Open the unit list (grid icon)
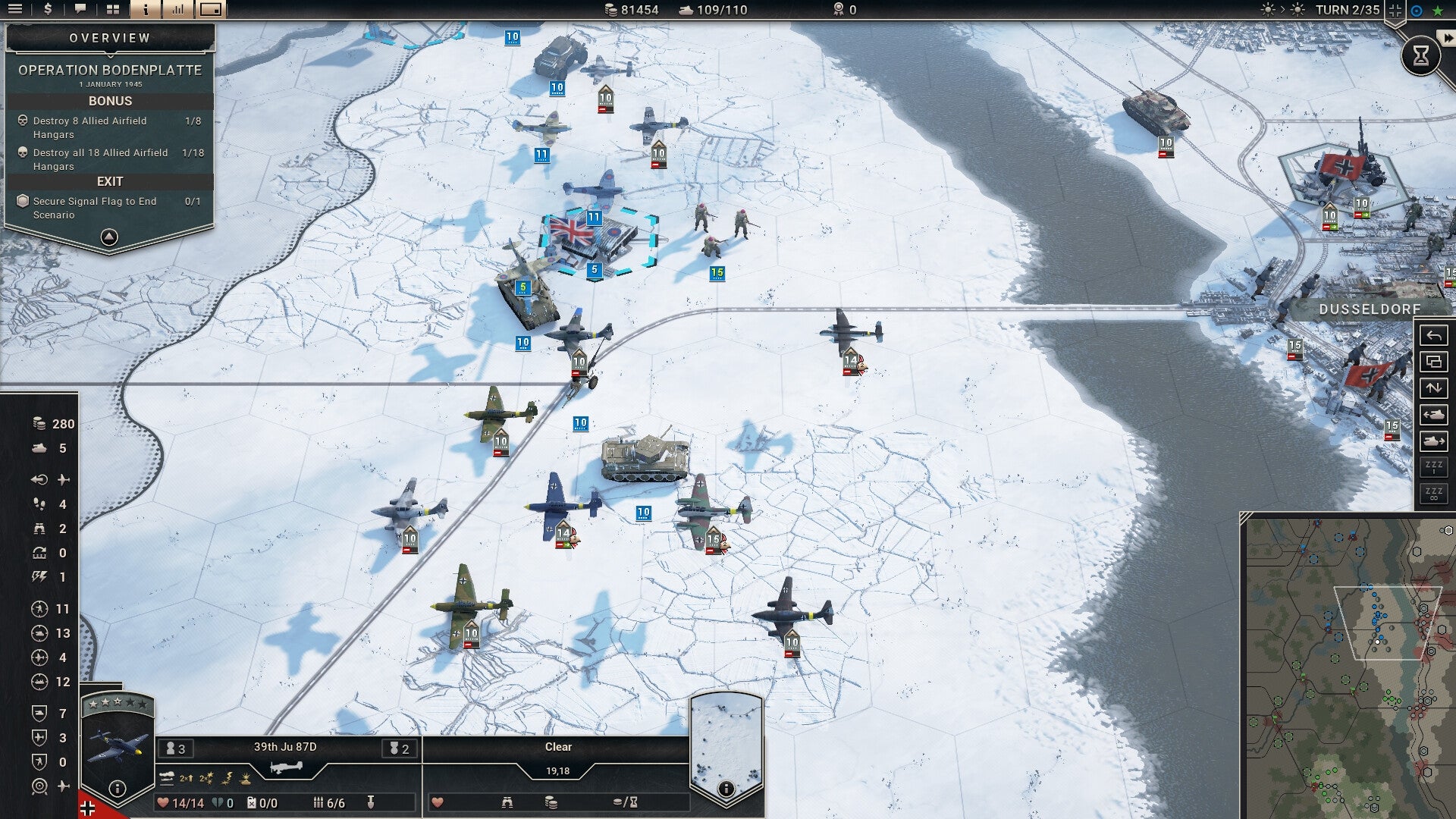Image resolution: width=1456 pixels, height=819 pixels. 112,11
